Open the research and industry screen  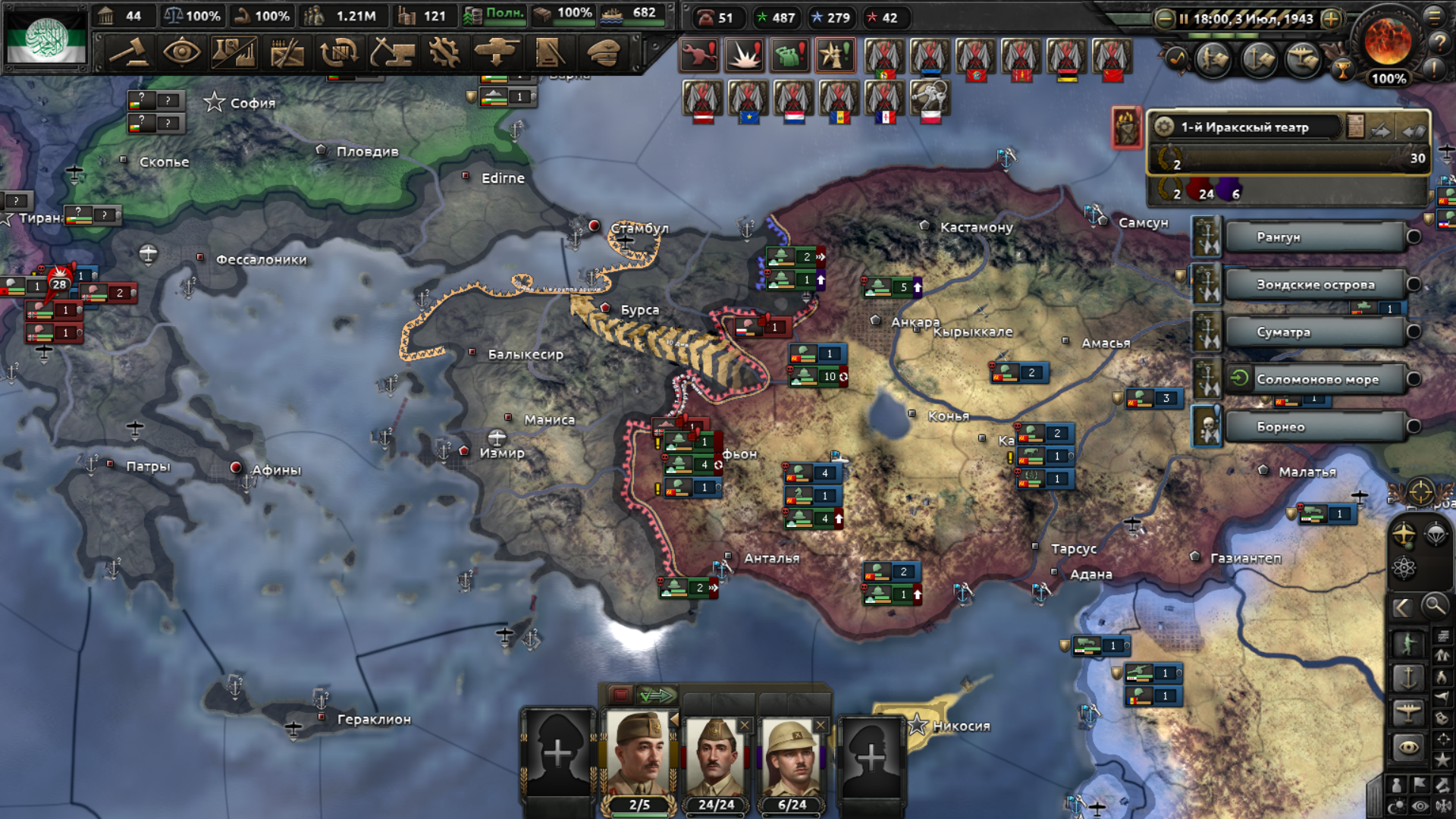234,53
